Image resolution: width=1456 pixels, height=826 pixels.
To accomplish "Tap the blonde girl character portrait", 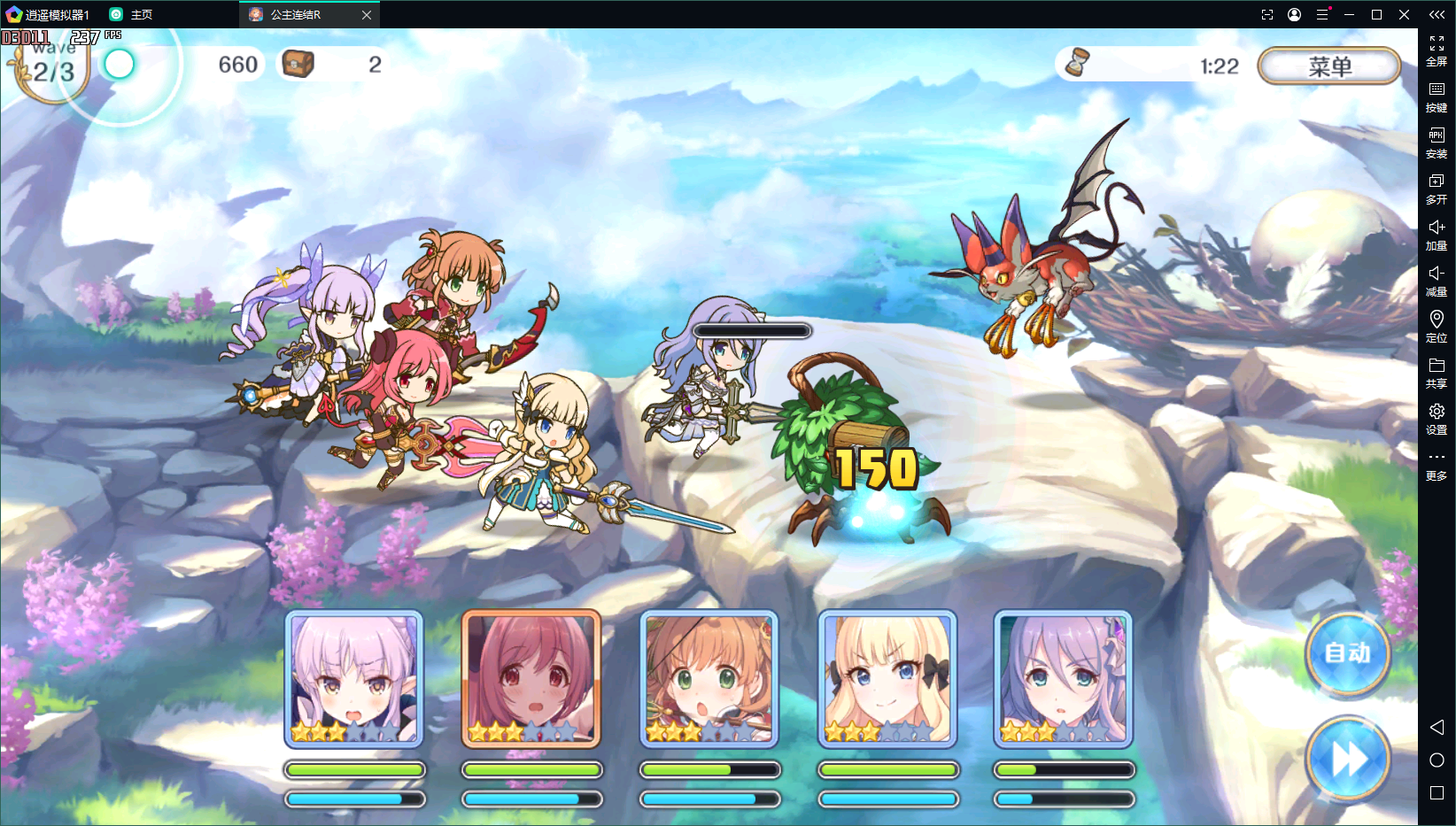I will 887,679.
